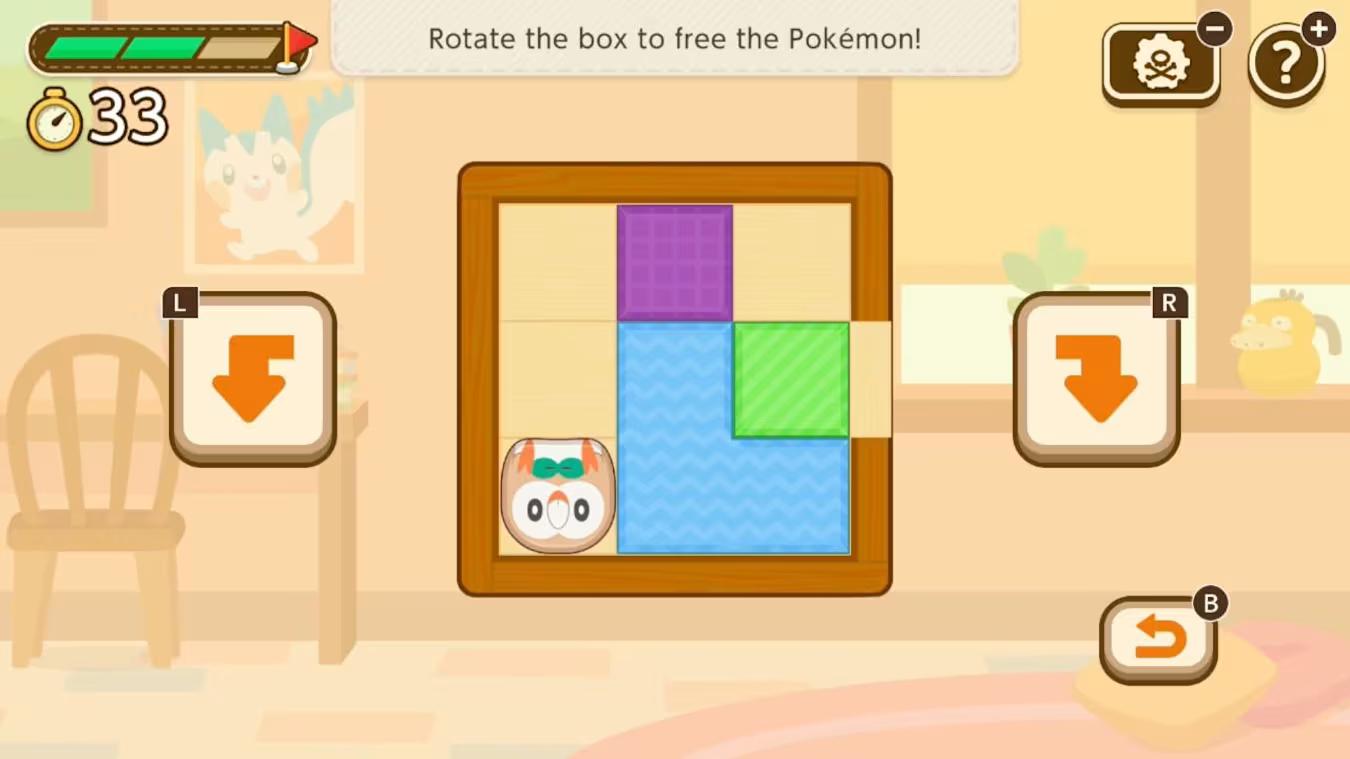
Task: Tap the B undo arrow icon
Action: tap(1158, 638)
